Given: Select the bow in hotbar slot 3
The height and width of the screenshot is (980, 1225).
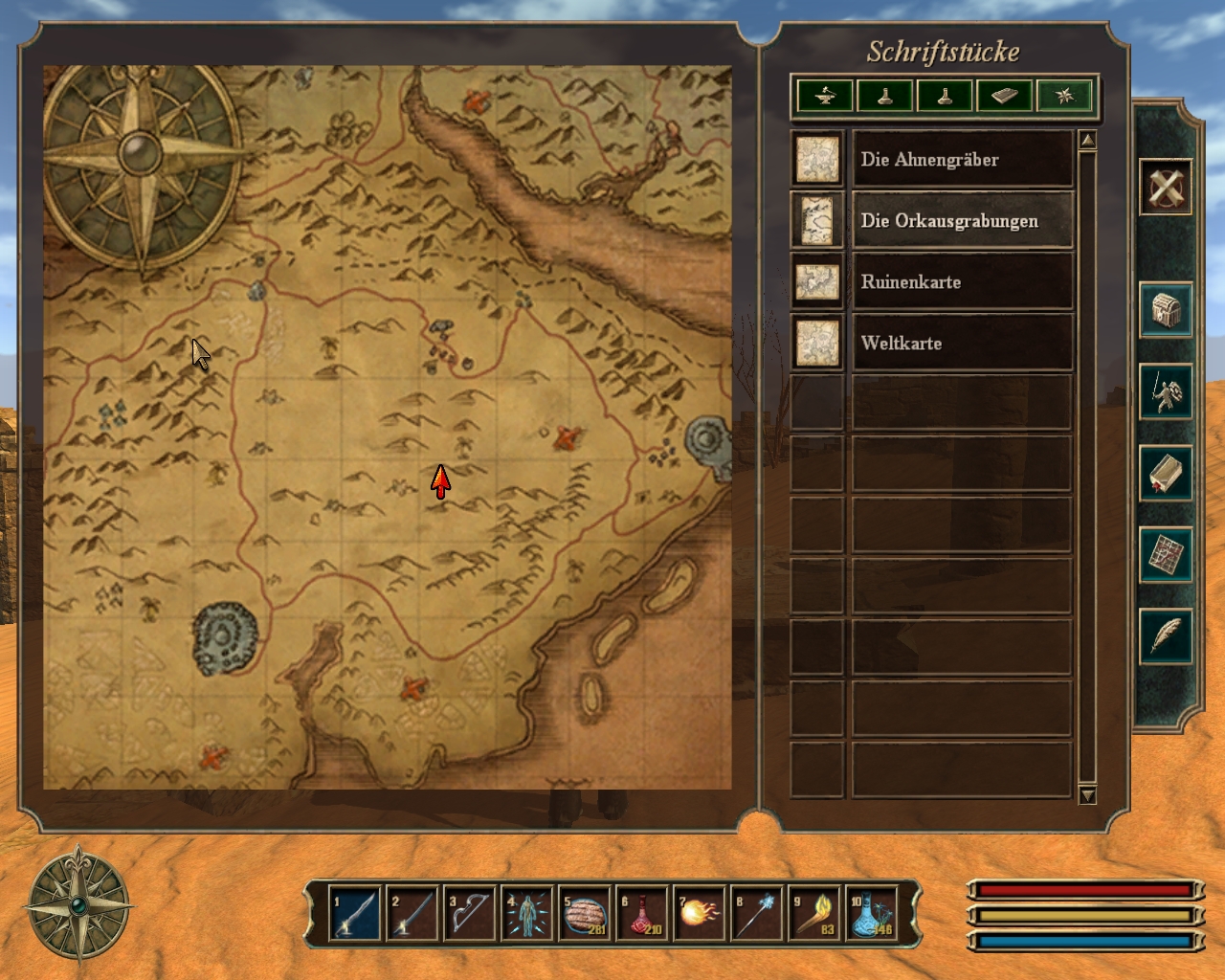Looking at the screenshot, I should coord(469,914).
